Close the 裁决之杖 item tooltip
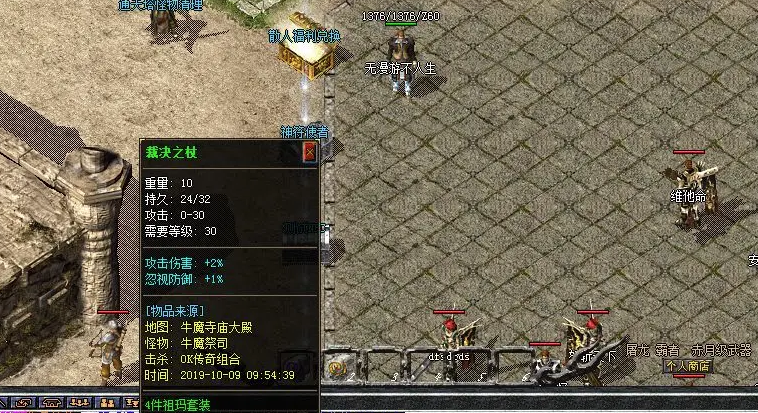Image resolution: width=758 pixels, height=413 pixels. pyautogui.click(x=309, y=152)
